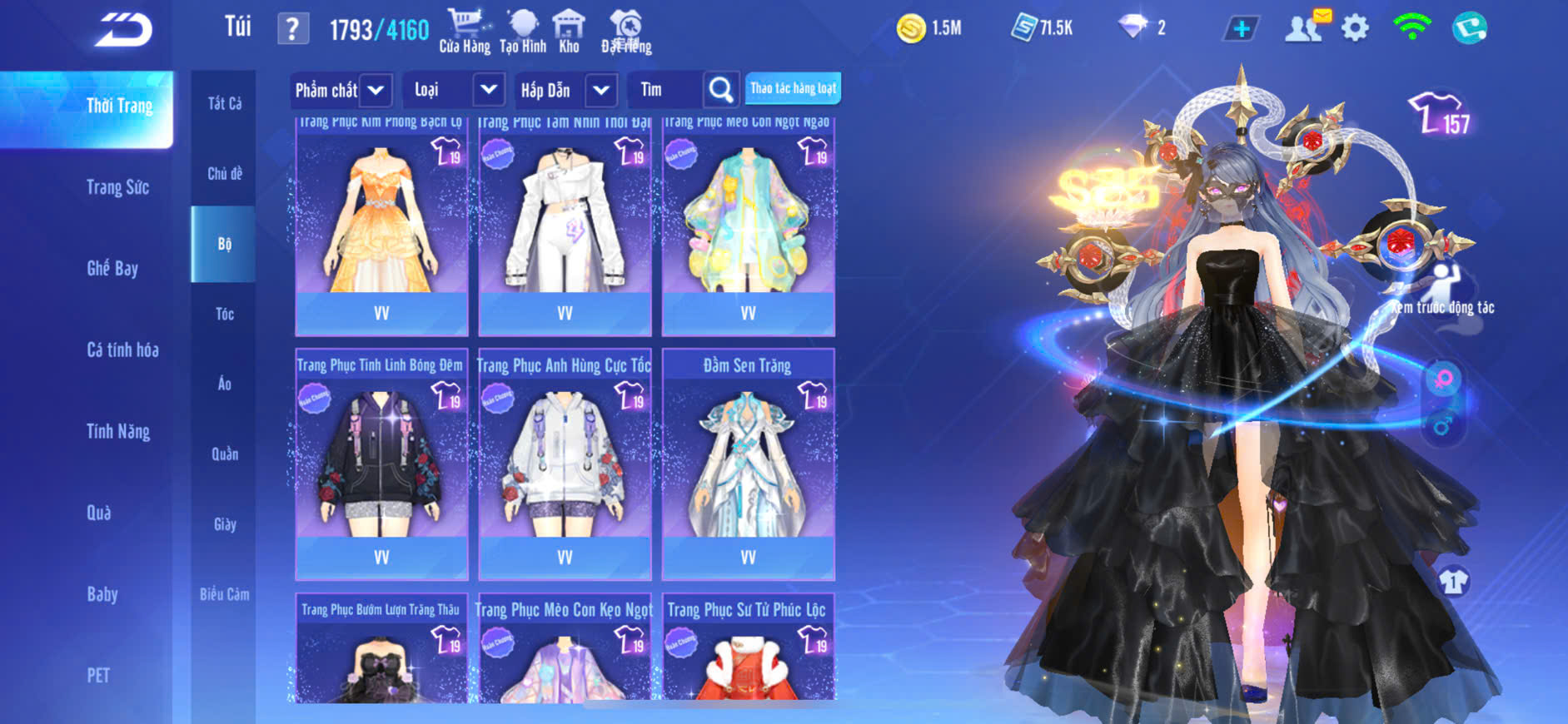Expand the Hấp Dẫn dropdown

tap(601, 90)
